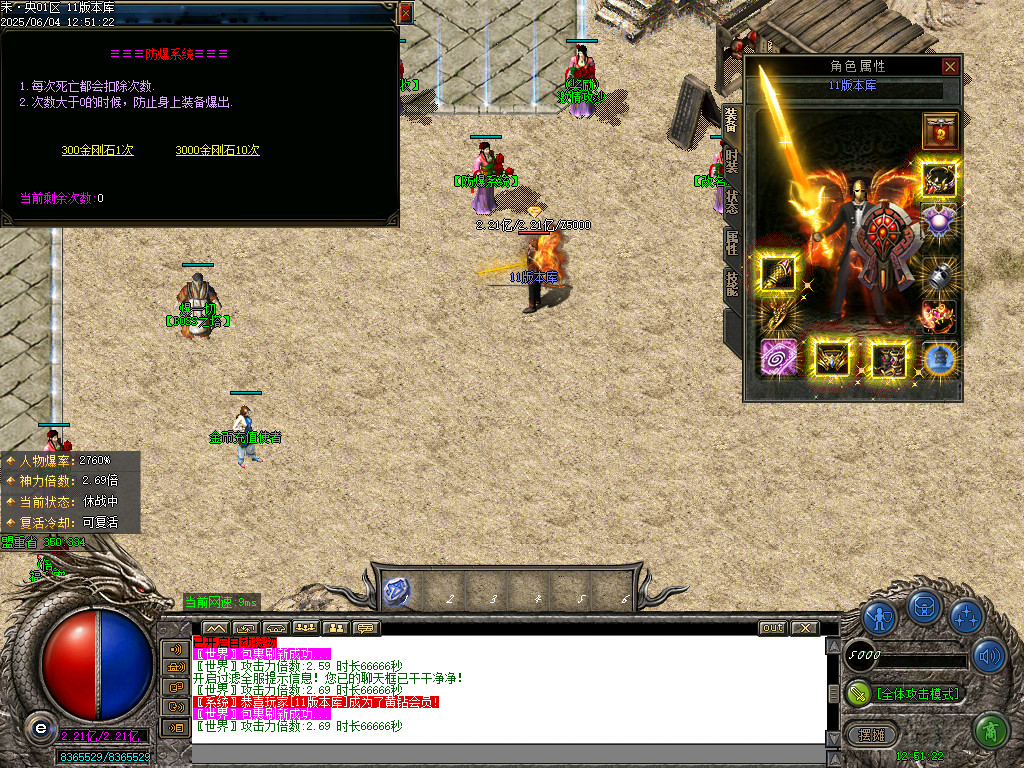Toggle the sound speaker button
The image size is (1024, 768).
tap(988, 655)
